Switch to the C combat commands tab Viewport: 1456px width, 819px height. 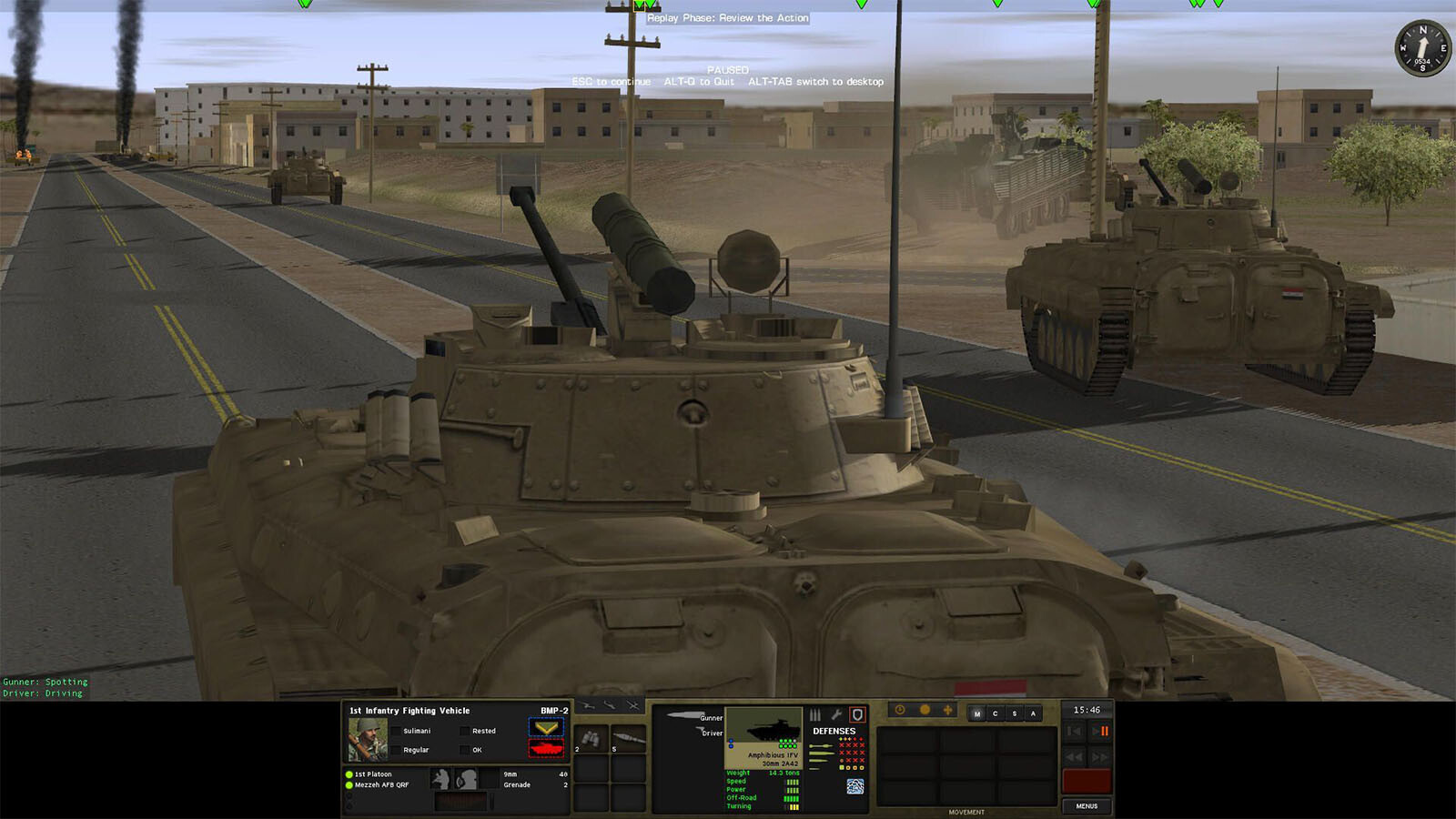[x=996, y=713]
